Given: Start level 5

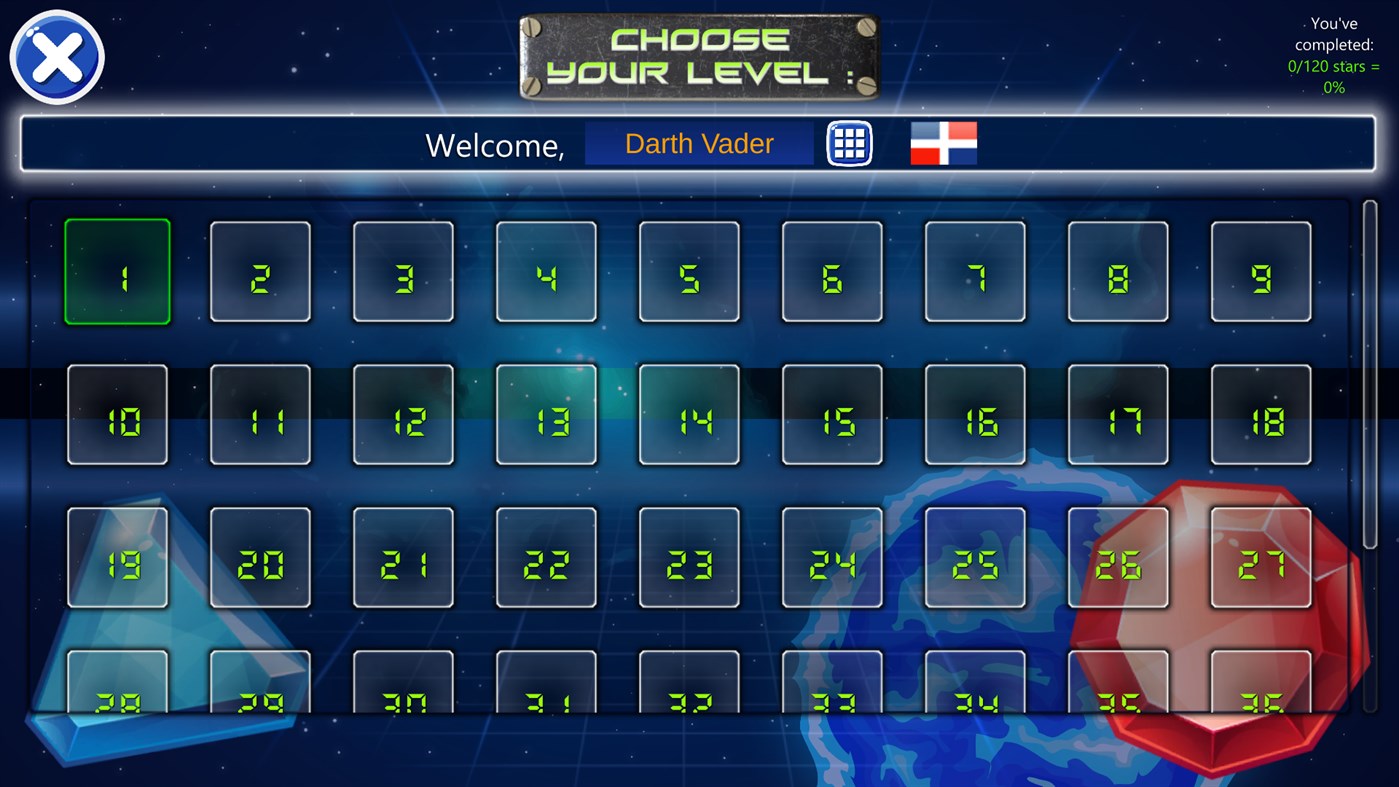Looking at the screenshot, I should point(688,271).
